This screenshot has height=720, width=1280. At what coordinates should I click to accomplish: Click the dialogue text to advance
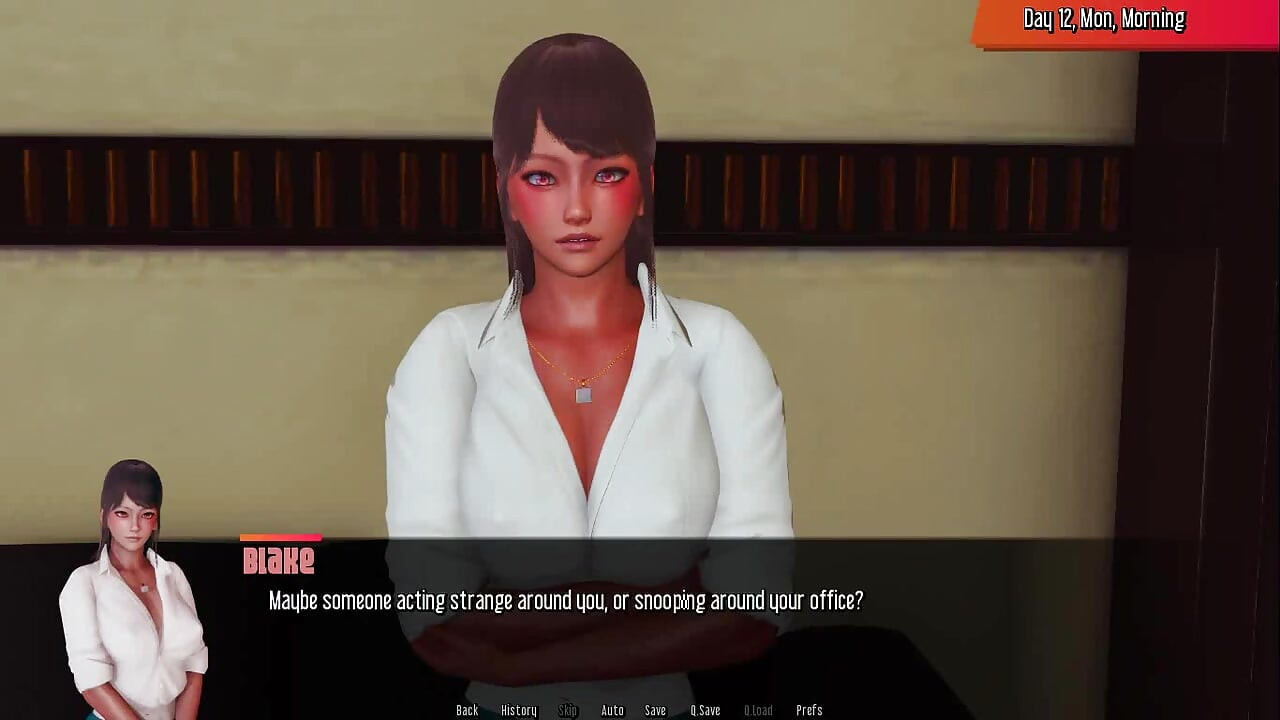565,601
